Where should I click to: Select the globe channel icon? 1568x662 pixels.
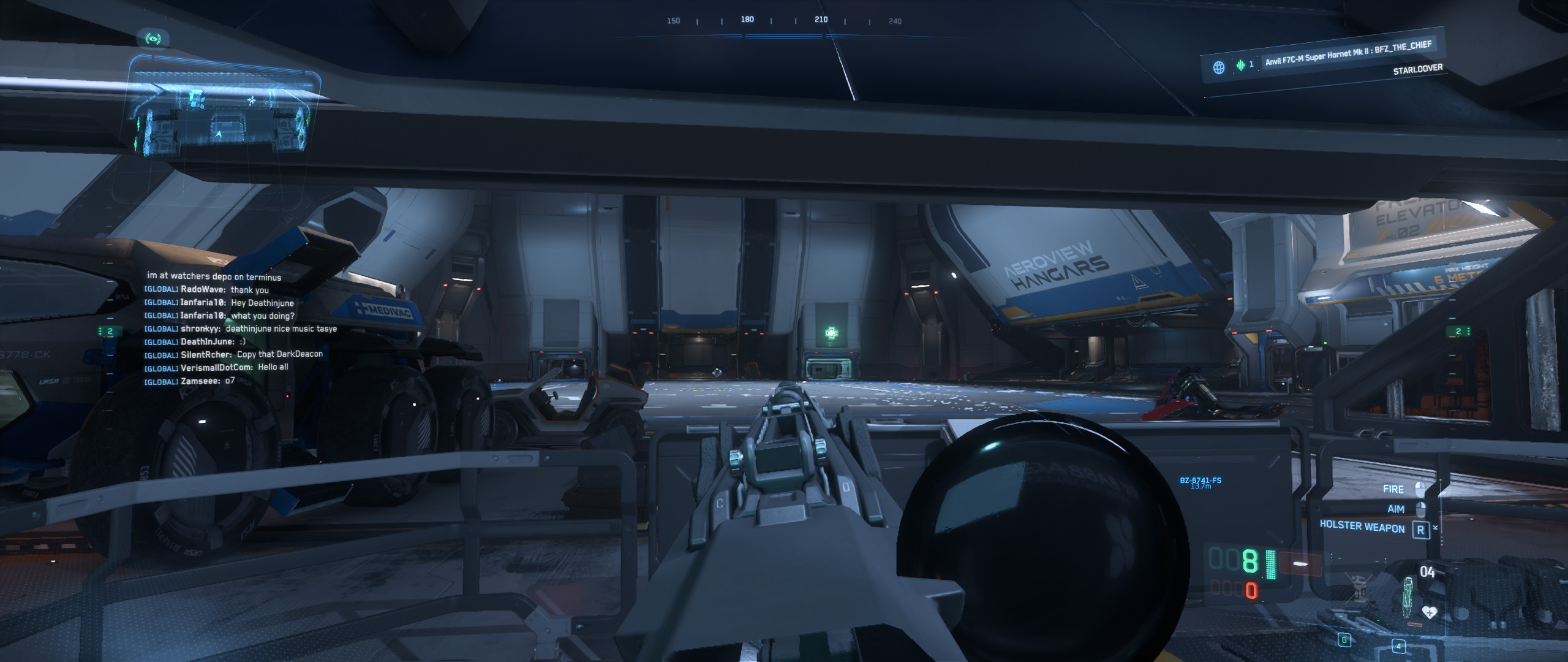(1219, 67)
